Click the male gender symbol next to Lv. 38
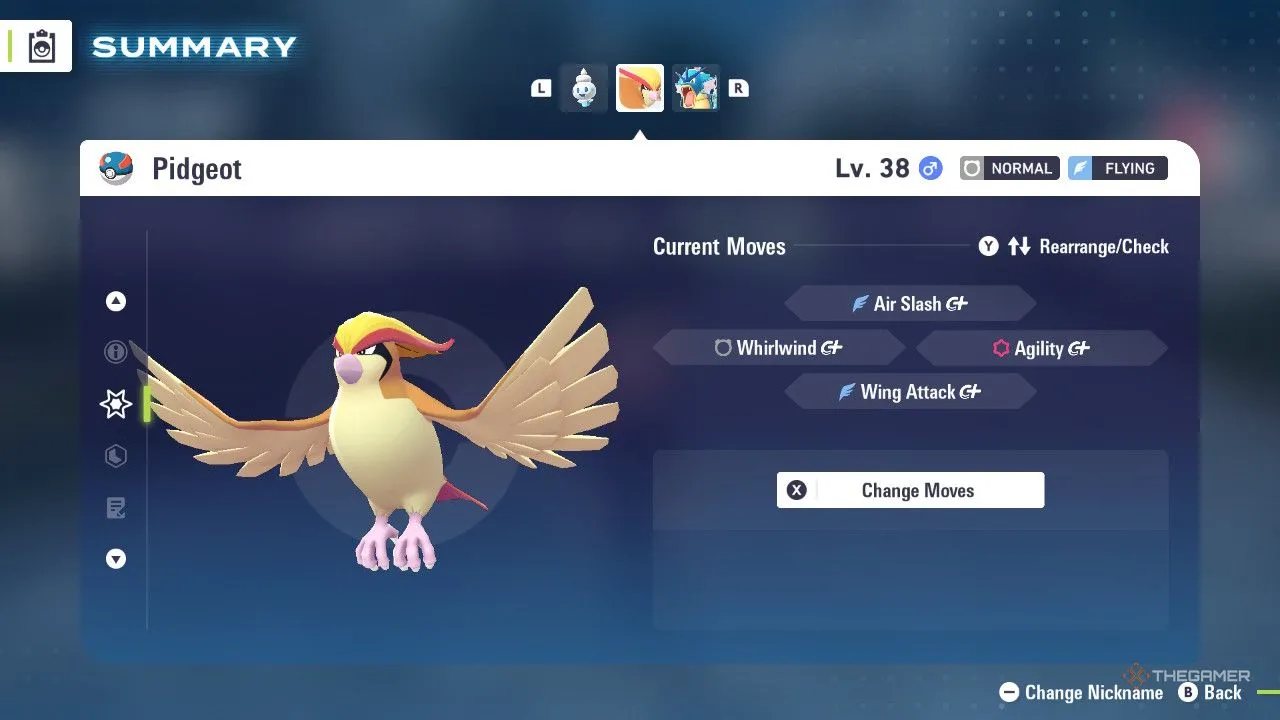The image size is (1280, 720). click(x=930, y=168)
